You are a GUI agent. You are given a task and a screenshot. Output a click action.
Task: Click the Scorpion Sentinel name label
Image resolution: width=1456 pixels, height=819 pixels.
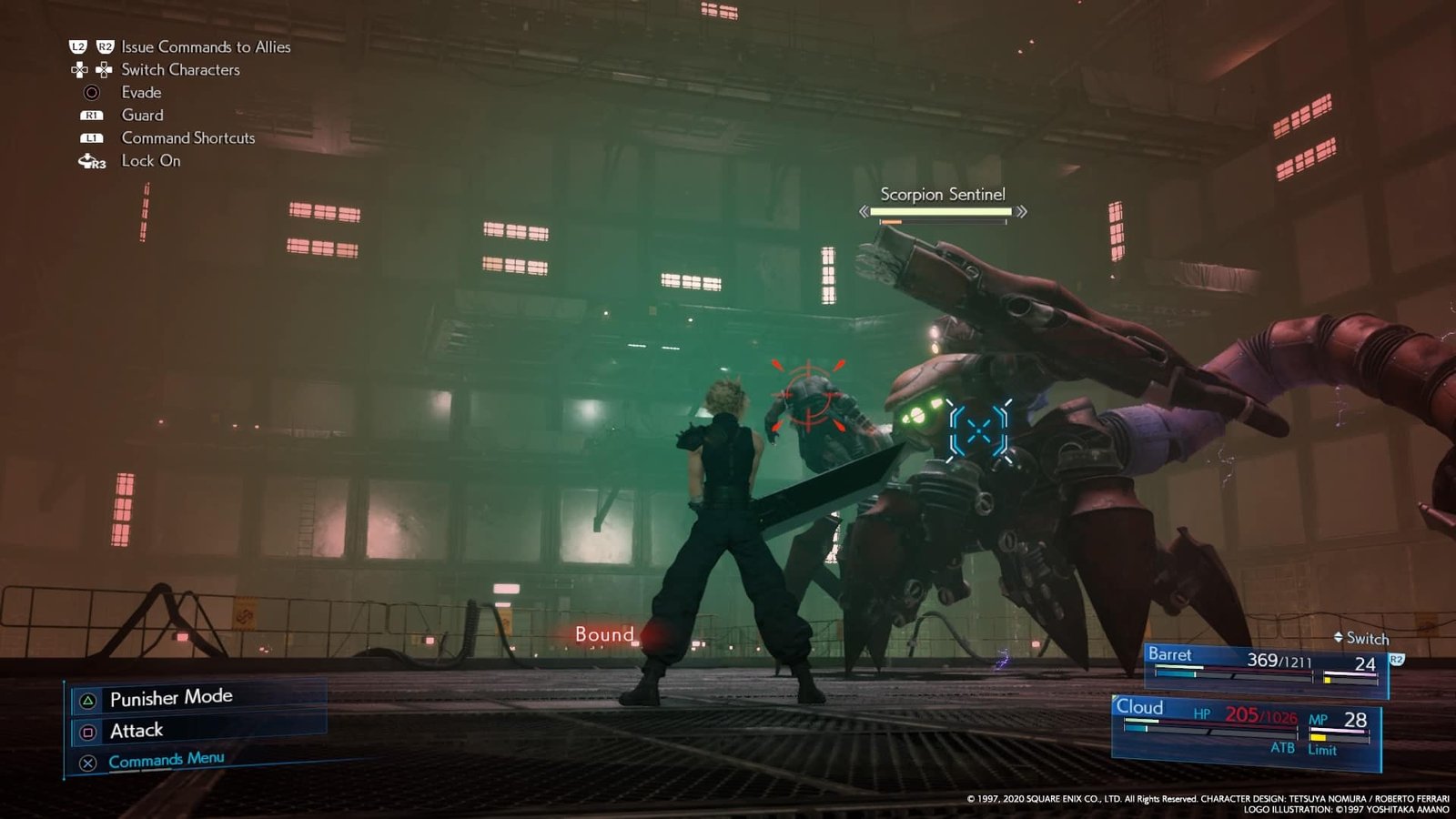click(943, 194)
